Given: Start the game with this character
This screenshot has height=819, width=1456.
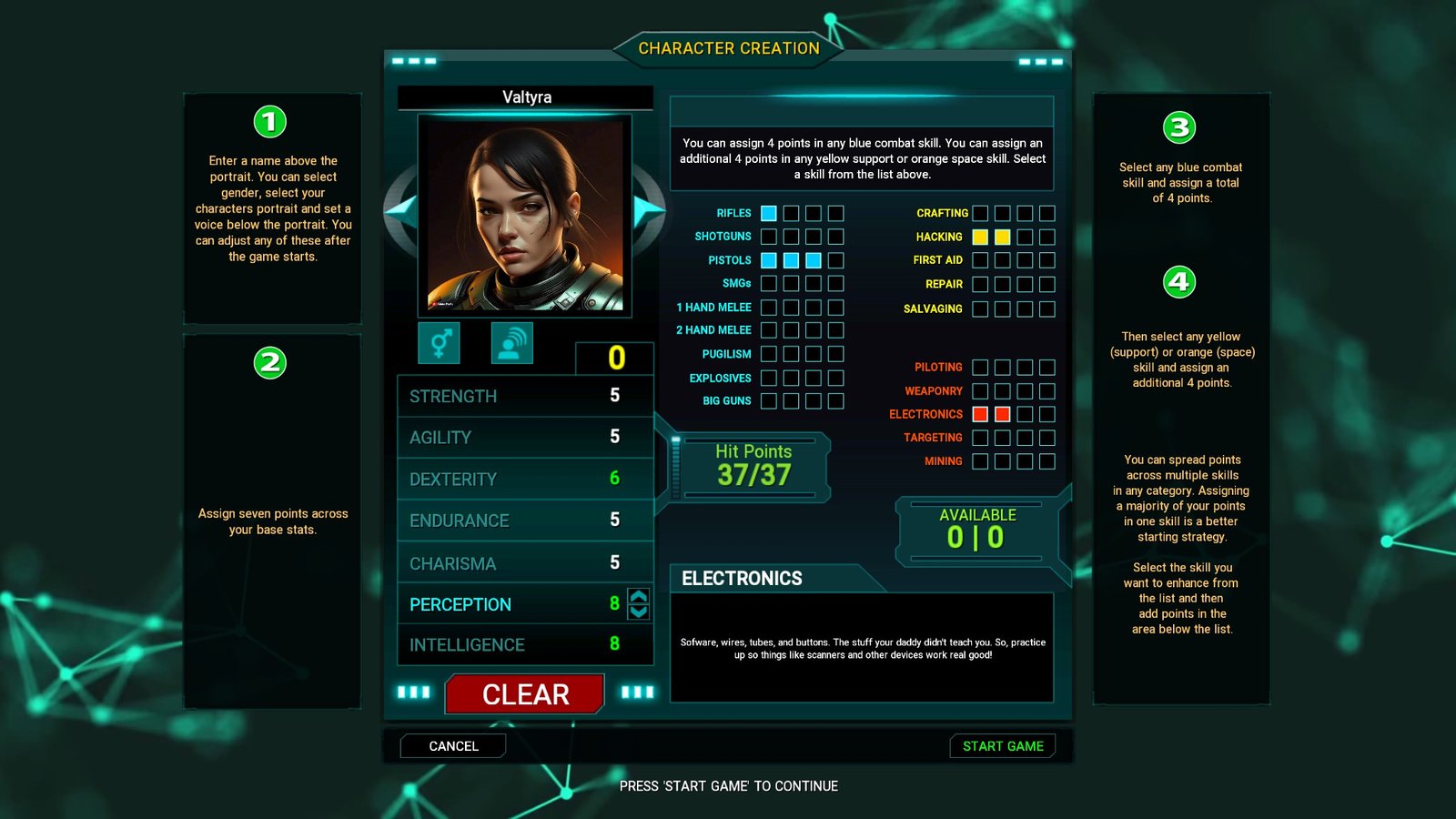Looking at the screenshot, I should click(x=1003, y=746).
